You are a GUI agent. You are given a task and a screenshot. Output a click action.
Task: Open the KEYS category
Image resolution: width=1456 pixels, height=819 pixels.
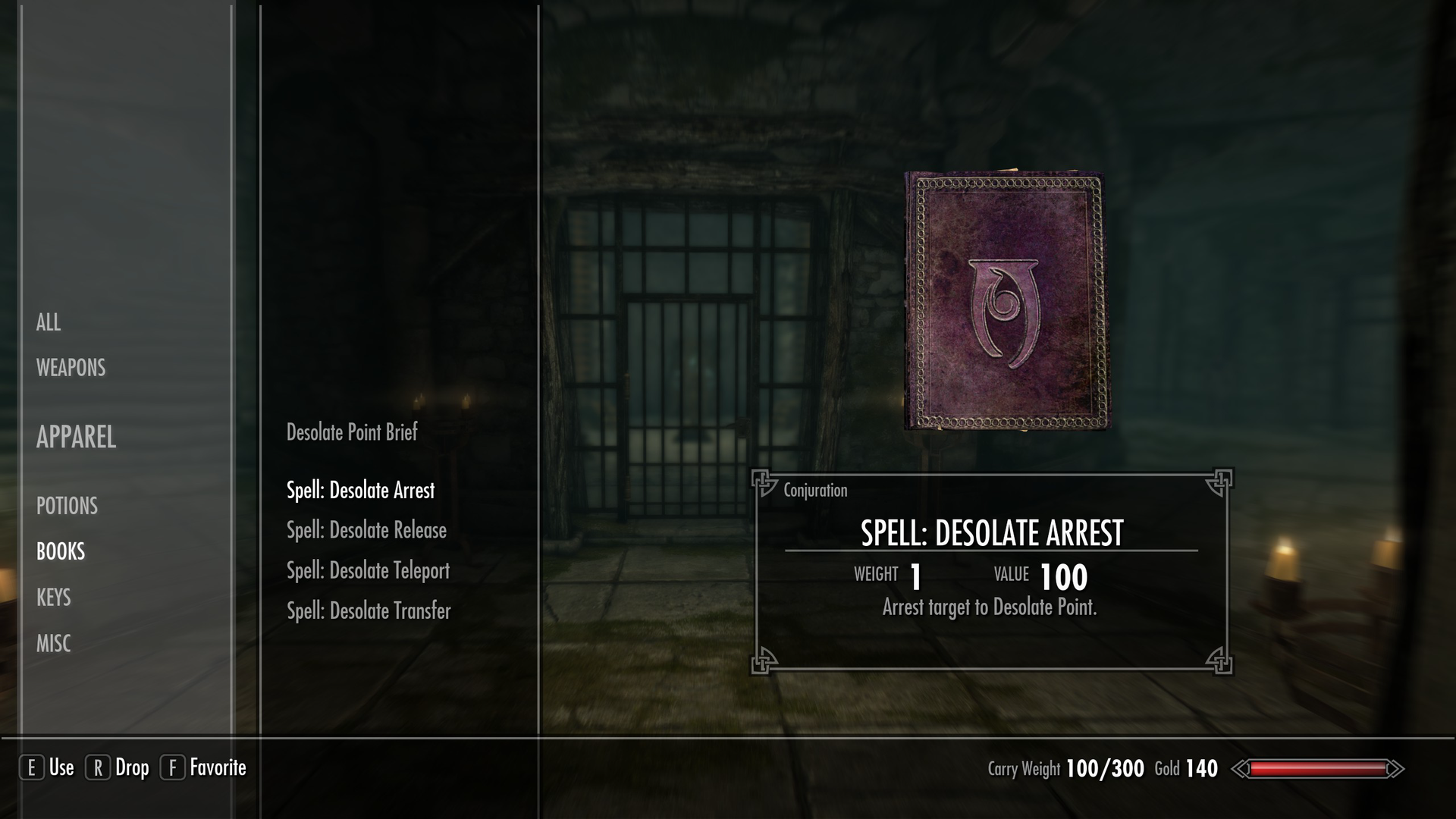[54, 598]
